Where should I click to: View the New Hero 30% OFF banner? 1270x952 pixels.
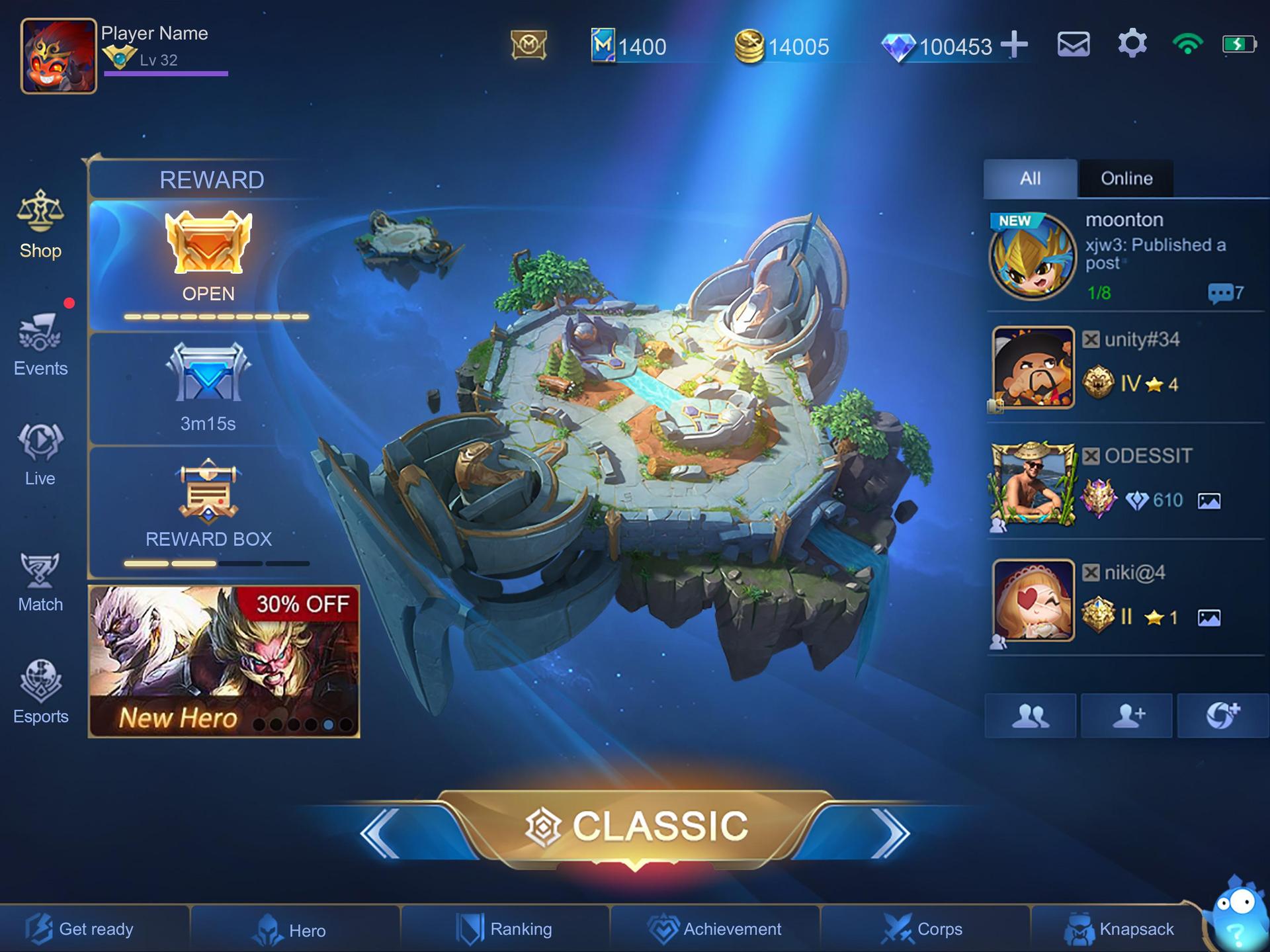tap(224, 661)
